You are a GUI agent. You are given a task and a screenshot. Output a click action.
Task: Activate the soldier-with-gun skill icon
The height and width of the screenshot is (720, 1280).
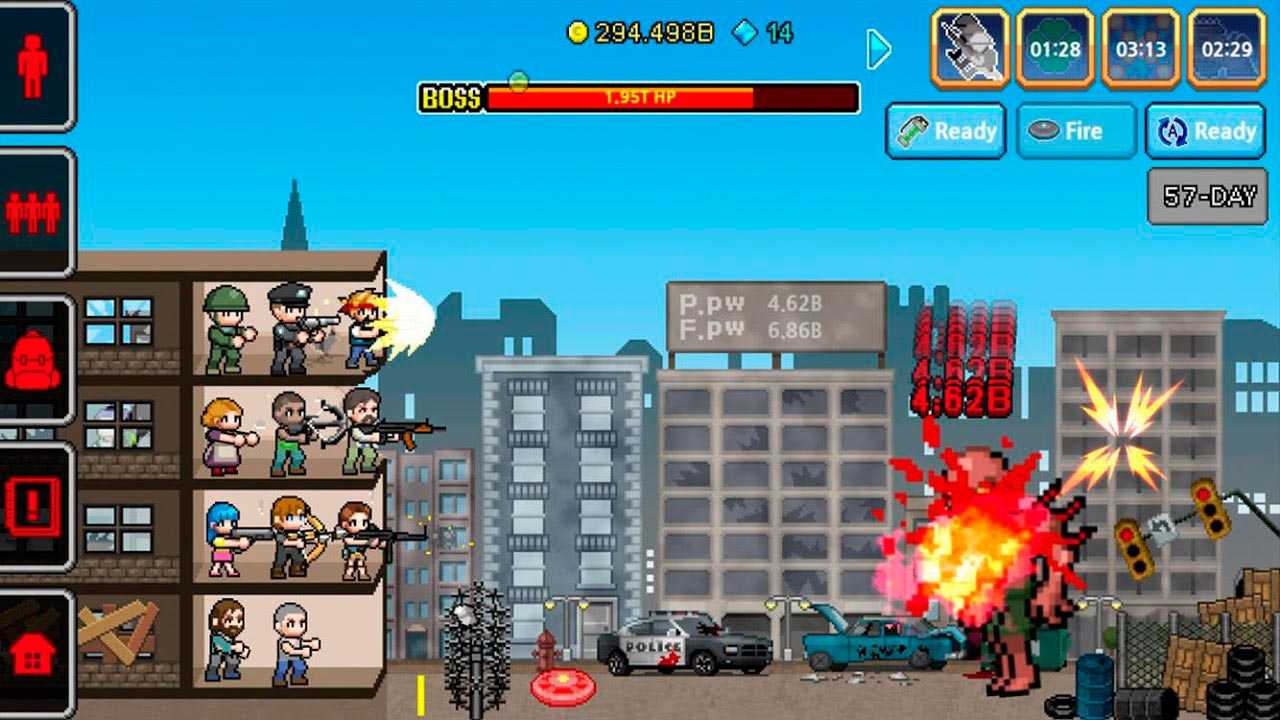click(971, 47)
